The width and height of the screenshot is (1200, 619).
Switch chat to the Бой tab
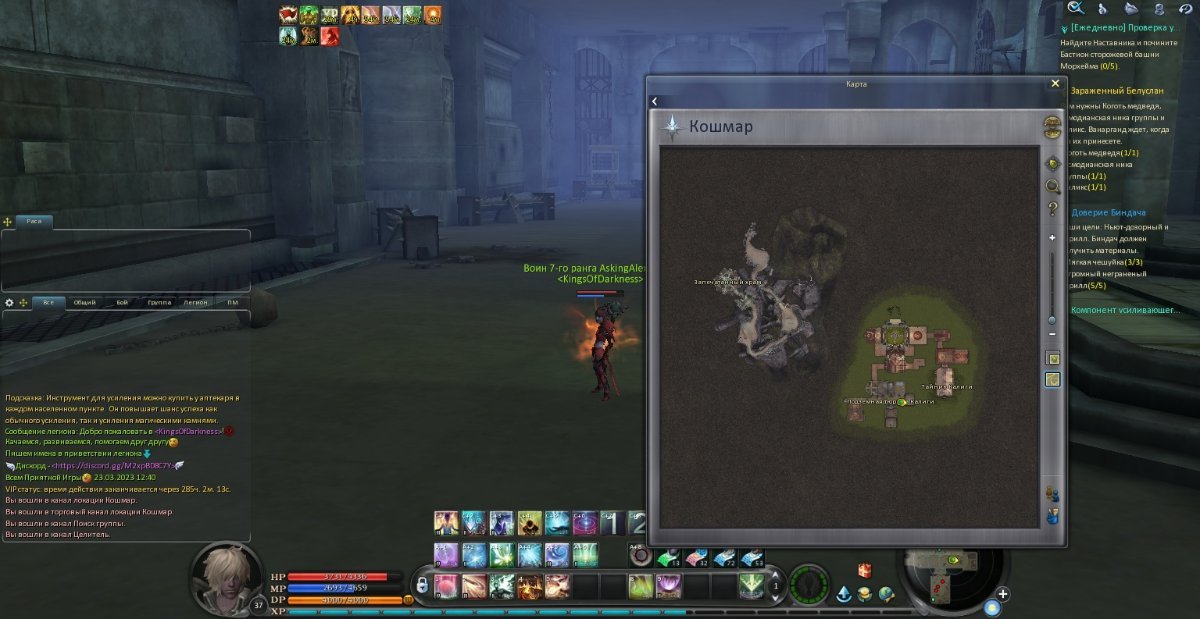[122, 302]
